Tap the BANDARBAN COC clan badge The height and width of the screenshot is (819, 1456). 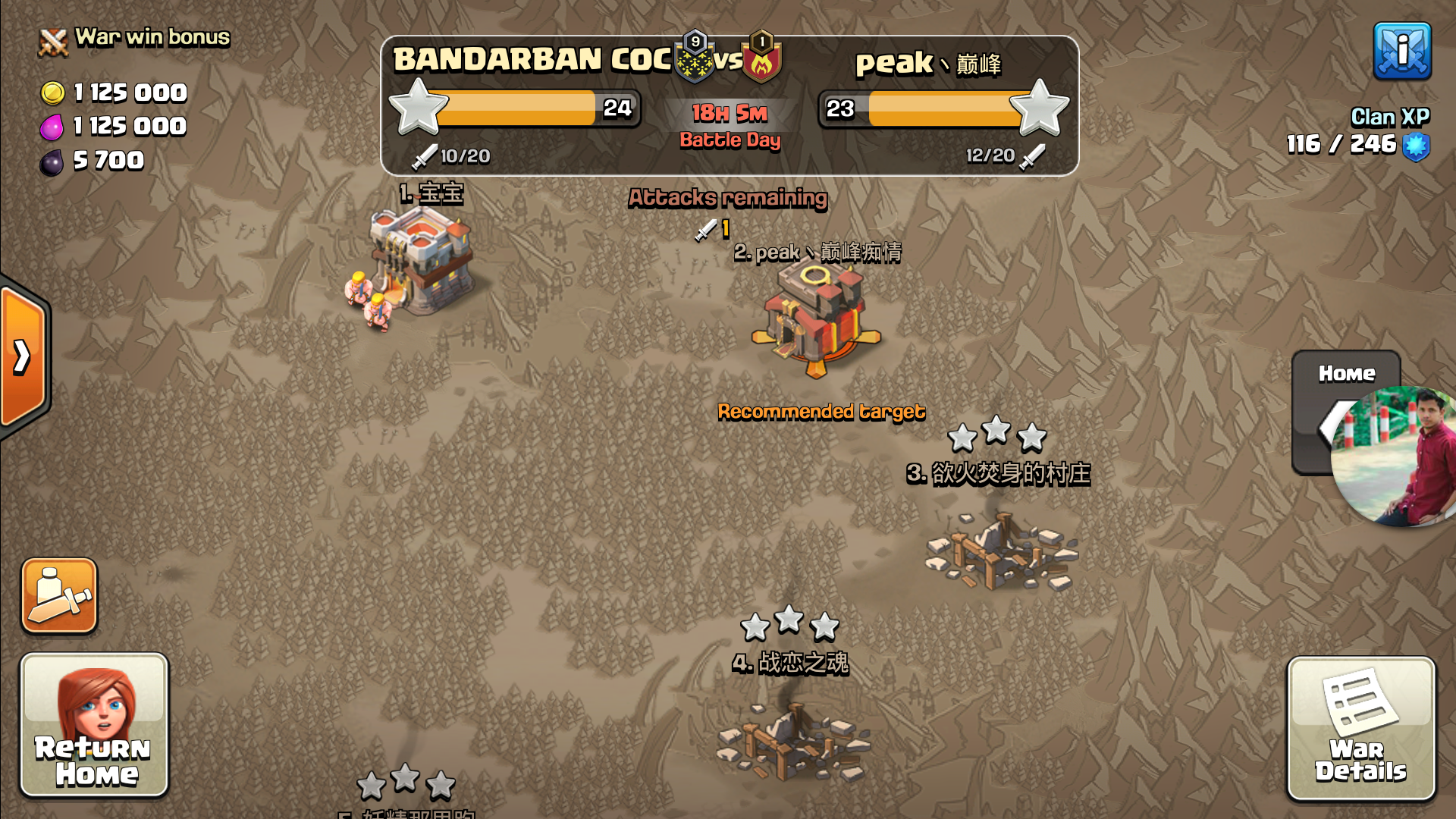(x=695, y=58)
